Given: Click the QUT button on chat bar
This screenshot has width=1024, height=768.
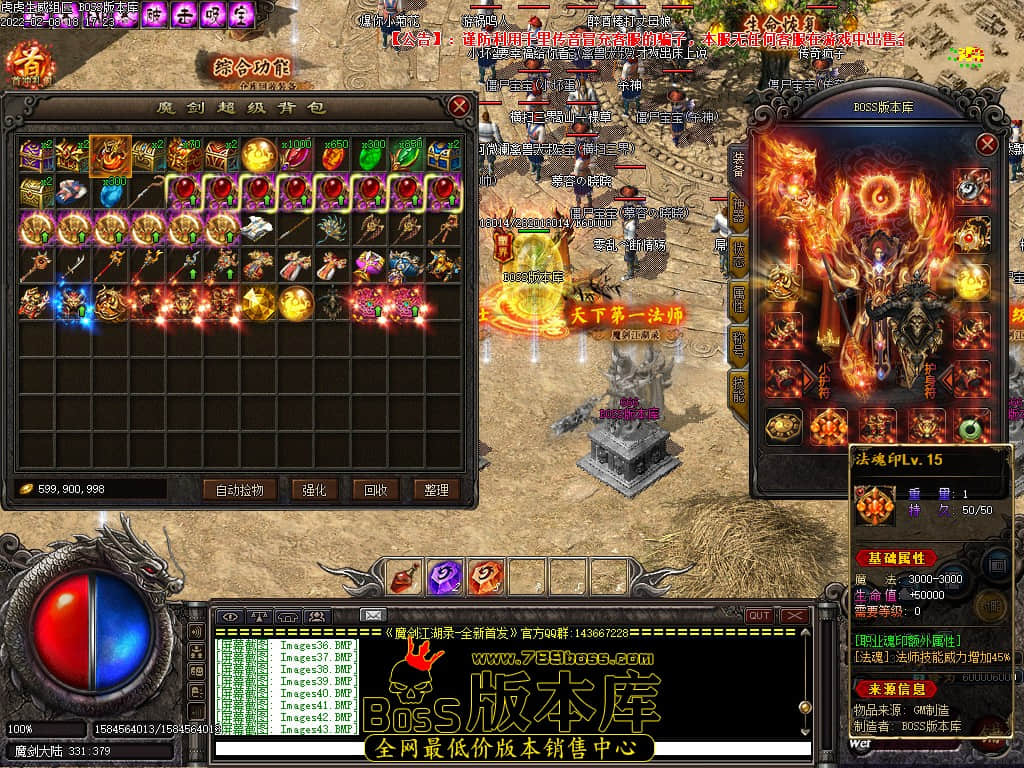Looking at the screenshot, I should click(x=759, y=616).
